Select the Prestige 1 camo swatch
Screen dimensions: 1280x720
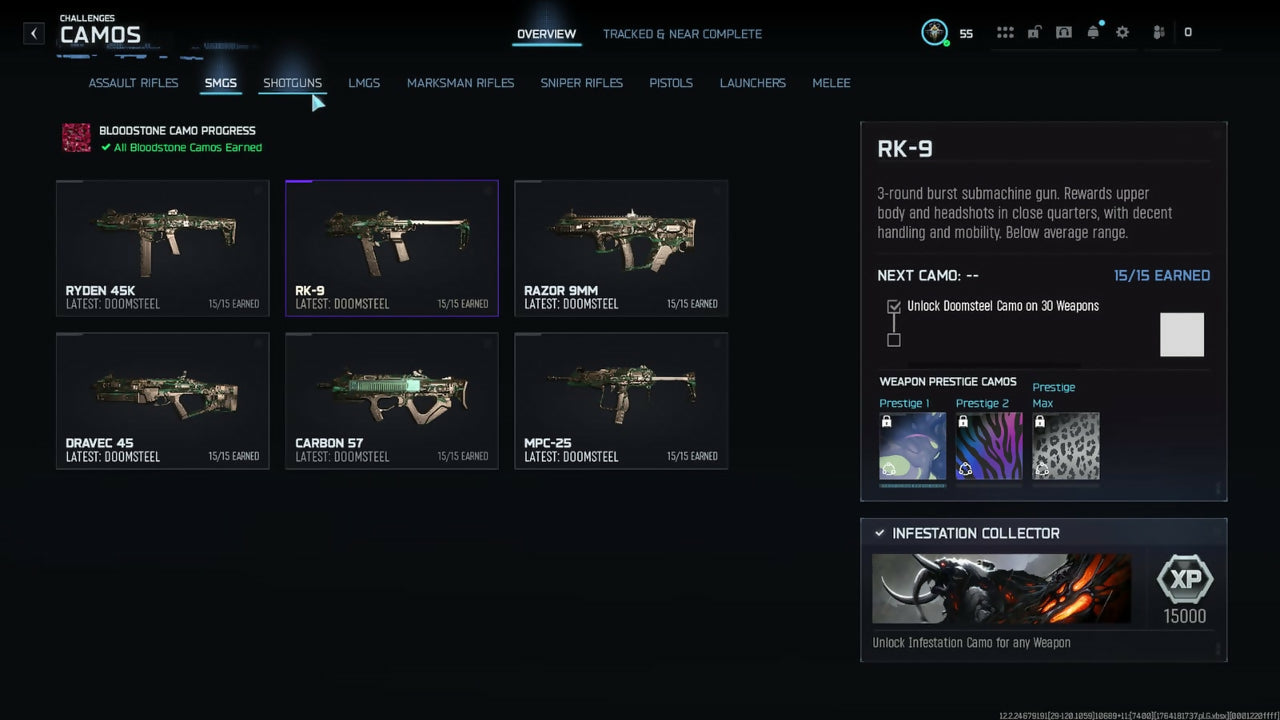912,446
